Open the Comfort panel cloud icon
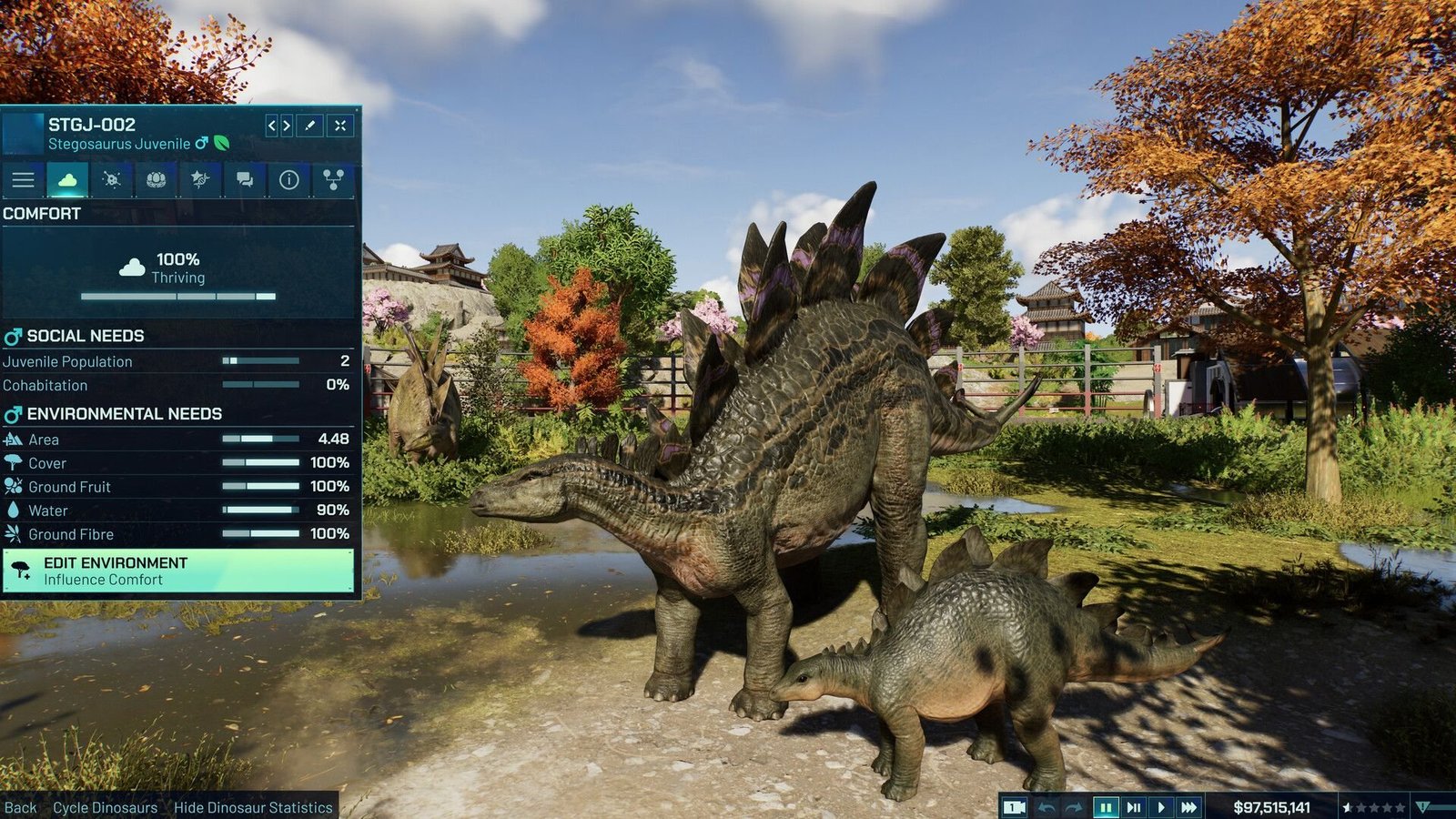The width and height of the screenshot is (1456, 819). pyautogui.click(x=67, y=179)
